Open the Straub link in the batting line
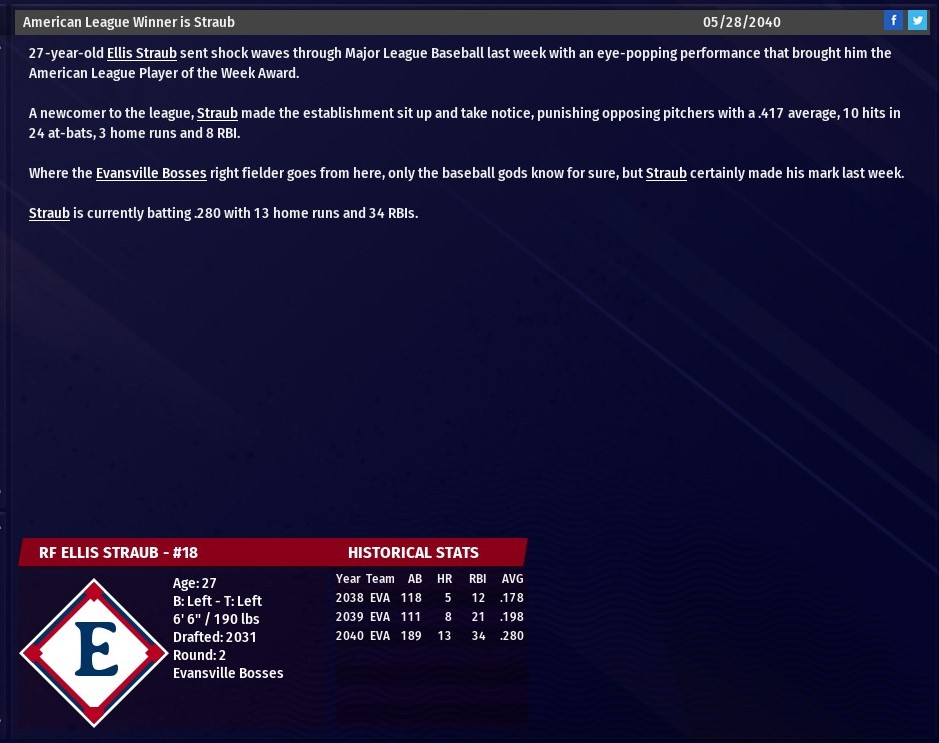 point(49,213)
